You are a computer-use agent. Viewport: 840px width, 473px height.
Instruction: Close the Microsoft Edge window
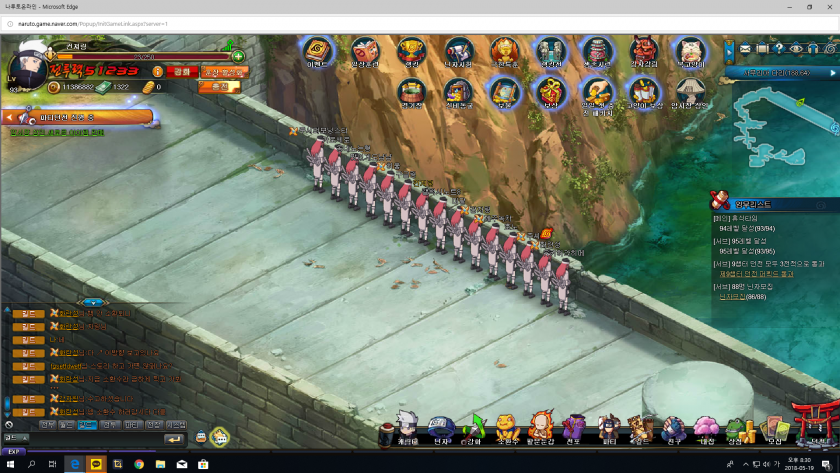[x=827, y=7]
